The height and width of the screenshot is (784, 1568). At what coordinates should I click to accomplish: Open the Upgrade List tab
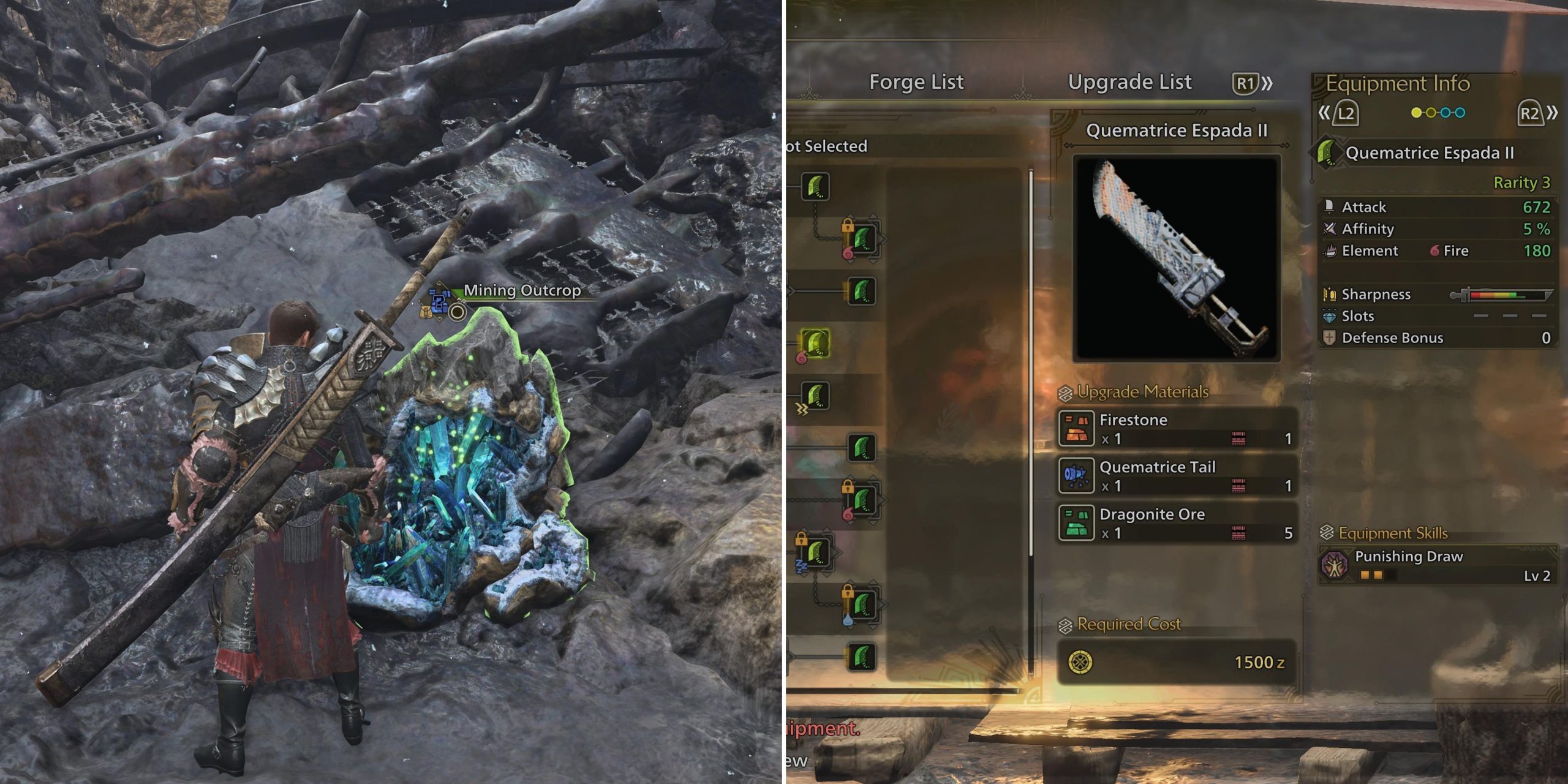pyautogui.click(x=1129, y=82)
